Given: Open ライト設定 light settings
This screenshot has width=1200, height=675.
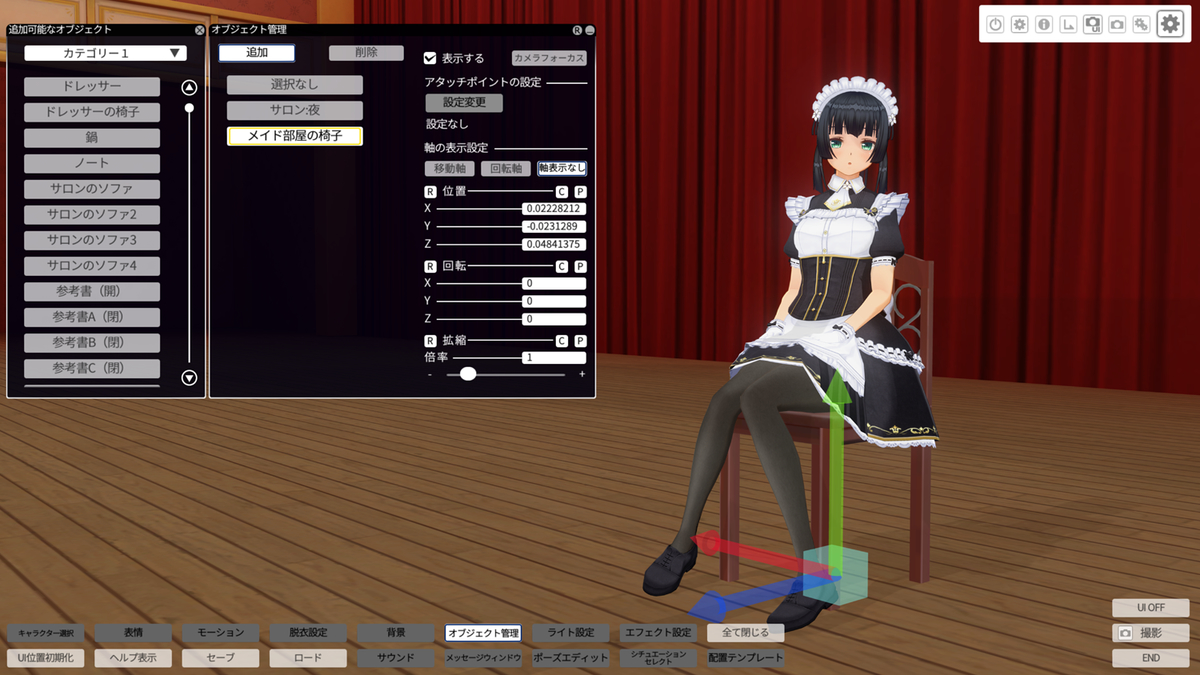Looking at the screenshot, I should 571,633.
